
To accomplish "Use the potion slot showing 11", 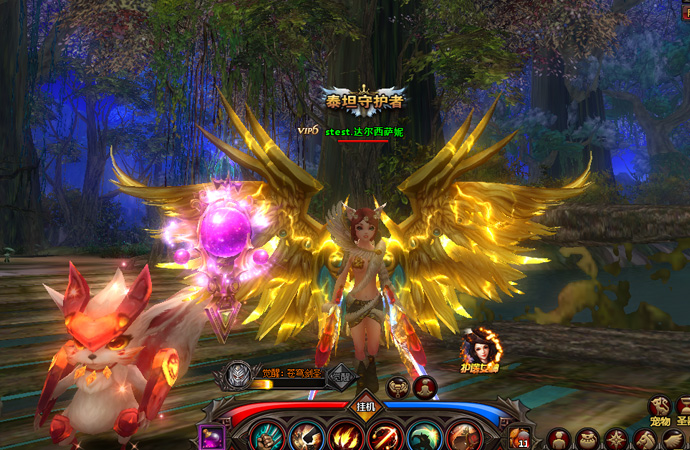I will (521, 437).
